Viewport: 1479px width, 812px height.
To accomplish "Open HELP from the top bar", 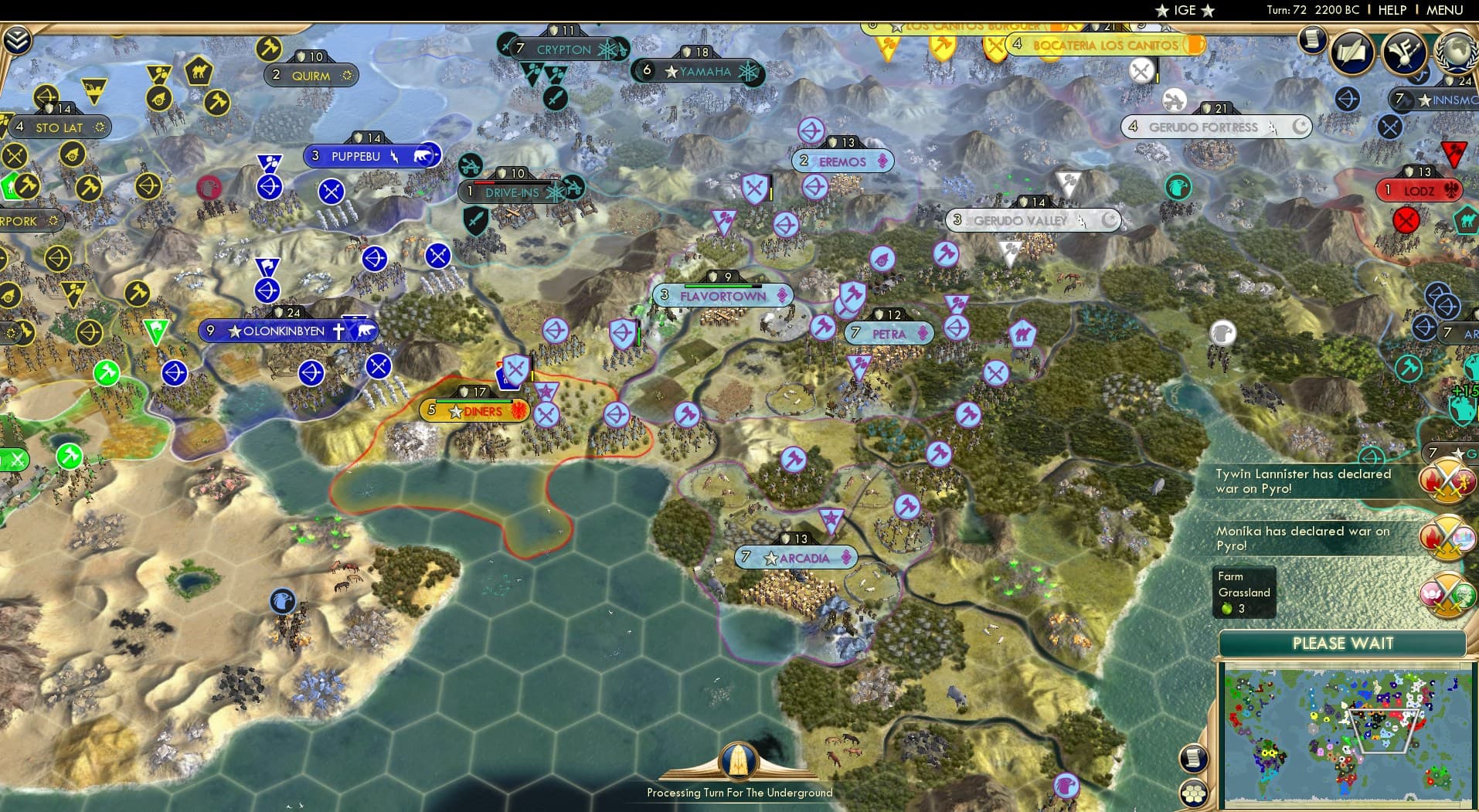I will 1391,10.
